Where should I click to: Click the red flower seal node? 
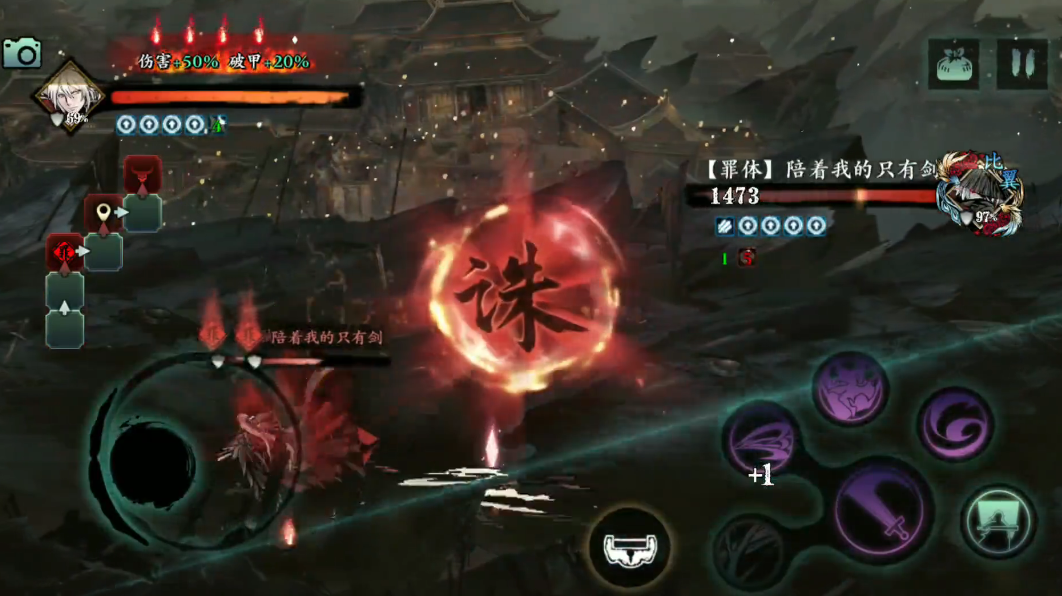(64, 252)
